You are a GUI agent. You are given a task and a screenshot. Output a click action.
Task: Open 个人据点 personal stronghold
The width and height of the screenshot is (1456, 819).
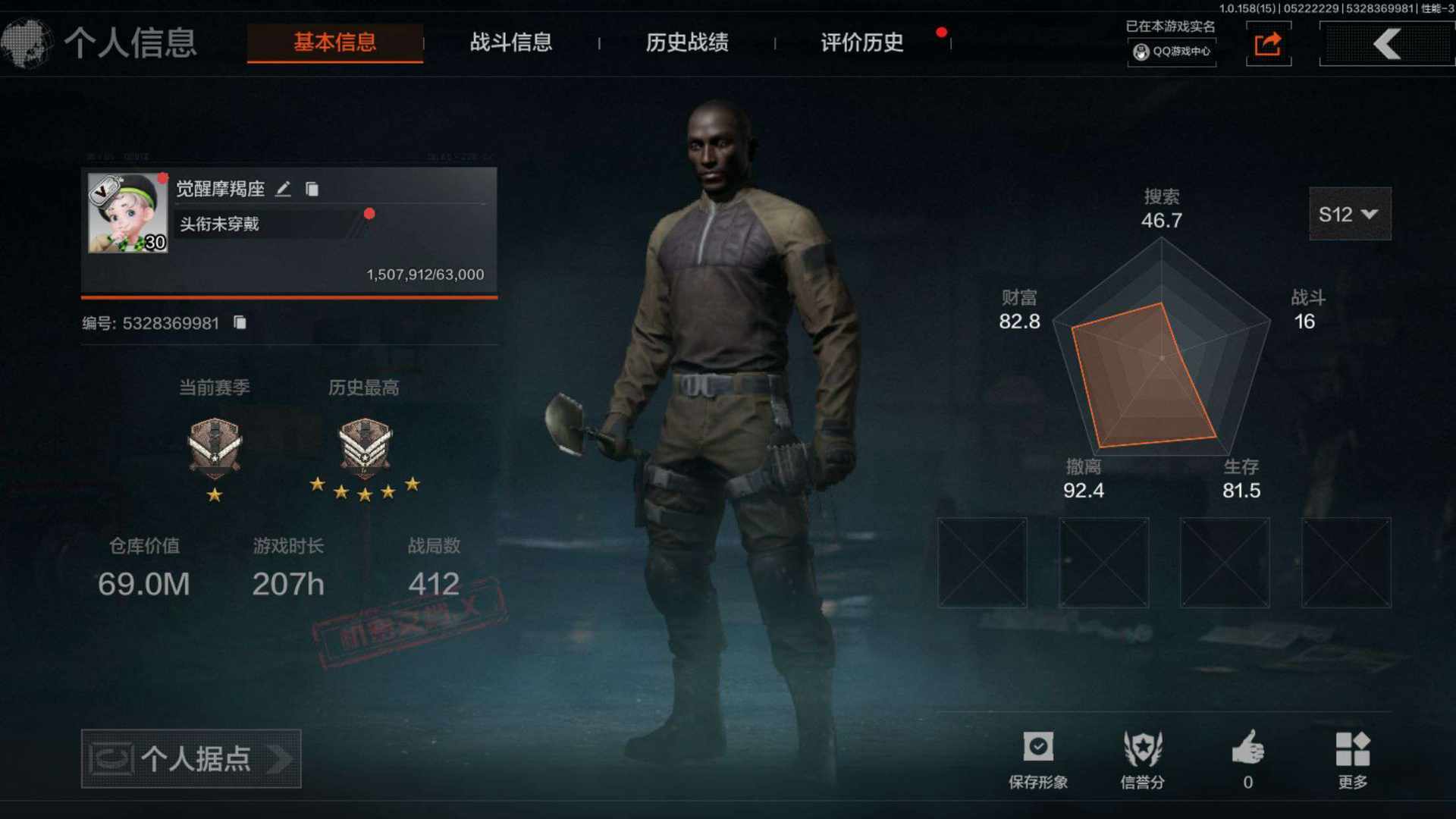coord(191,758)
